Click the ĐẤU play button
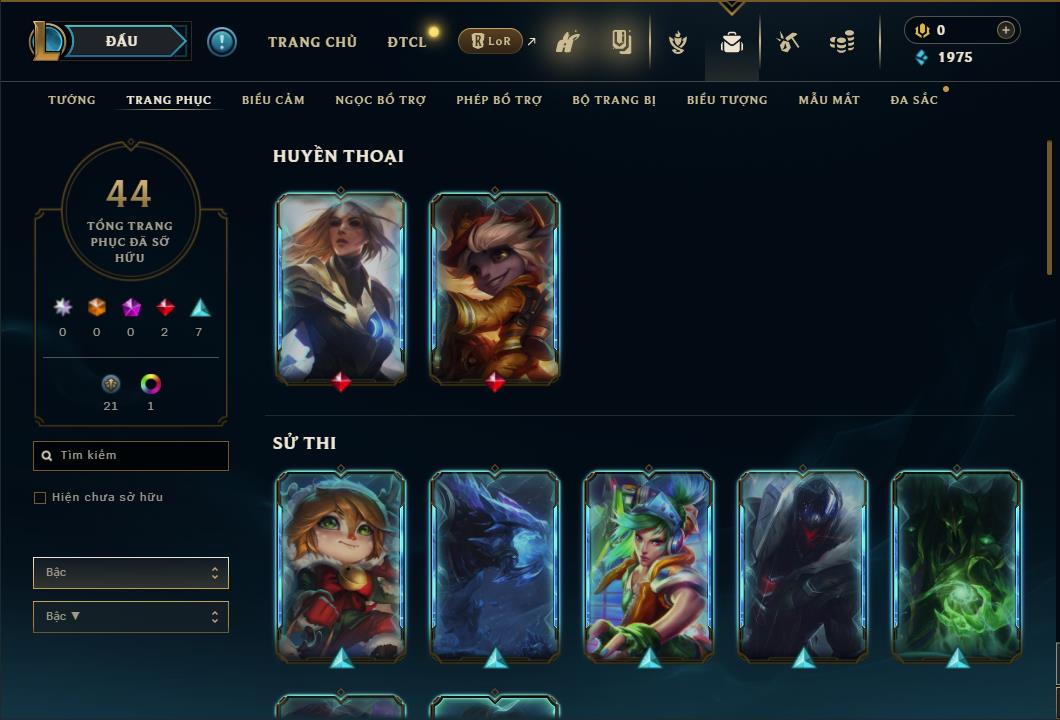Viewport: 1060px width, 720px height. click(x=122, y=41)
